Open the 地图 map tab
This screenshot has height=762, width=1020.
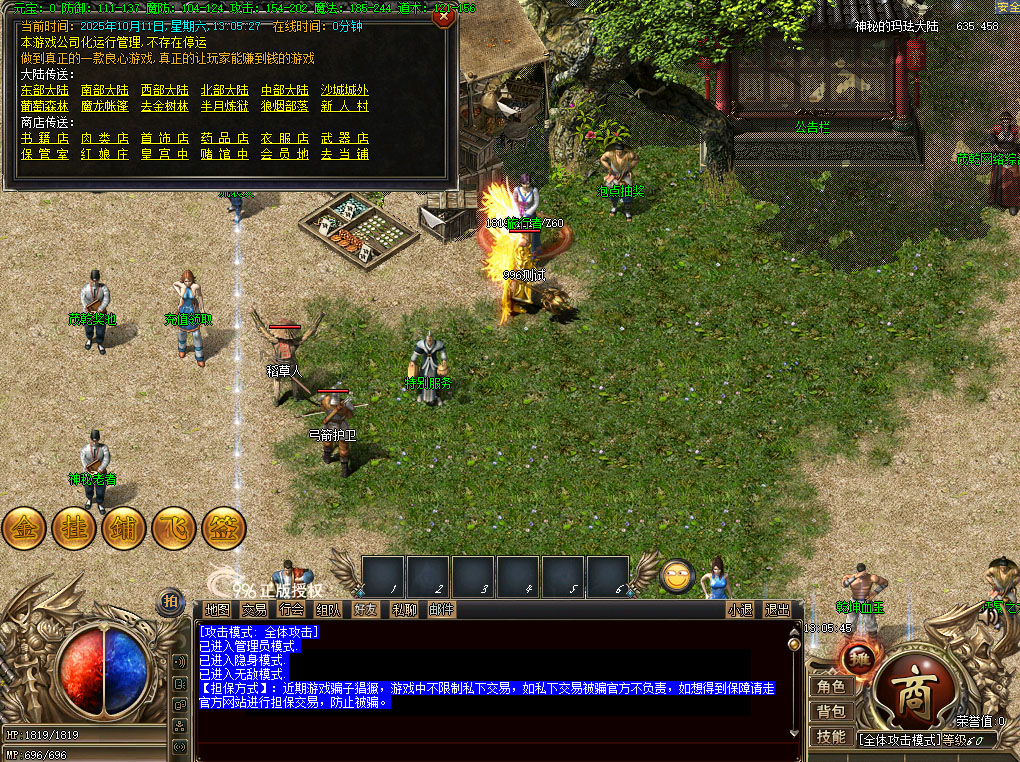pos(217,609)
